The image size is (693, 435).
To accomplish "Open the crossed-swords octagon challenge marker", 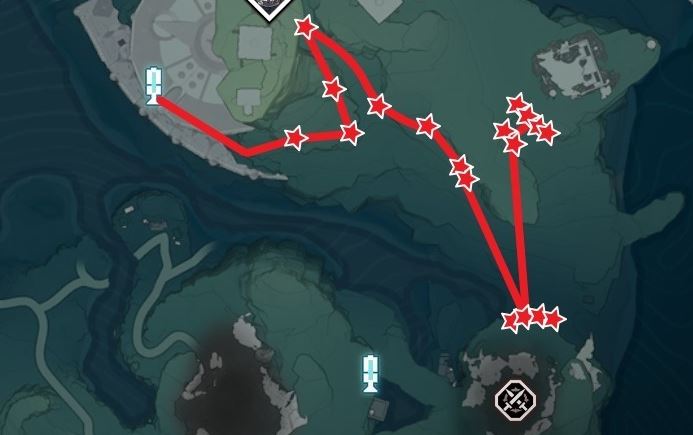I will (515, 400).
